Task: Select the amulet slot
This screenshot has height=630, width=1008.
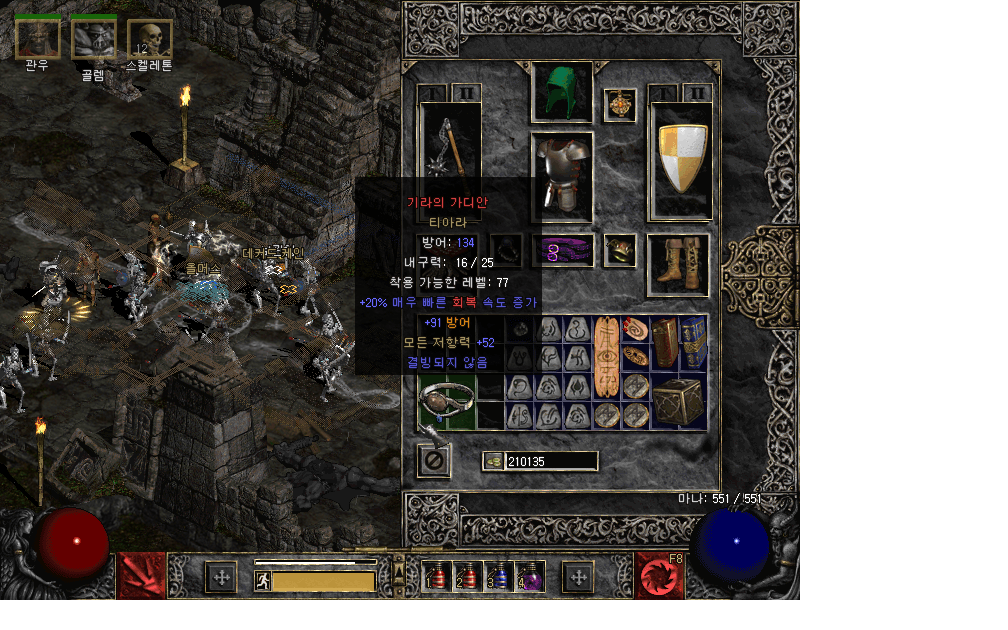Action: (620, 104)
